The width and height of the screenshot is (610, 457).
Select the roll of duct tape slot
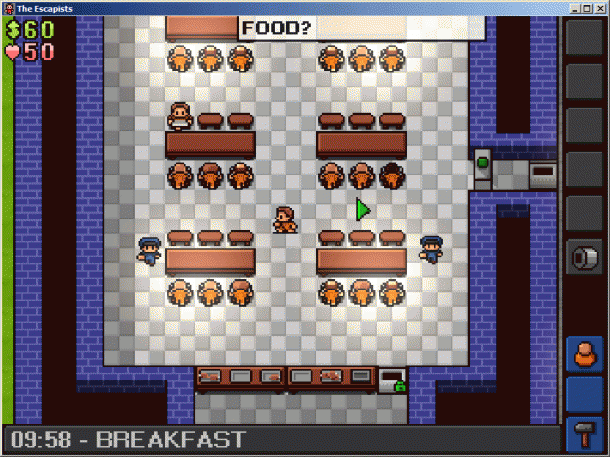[x=584, y=258]
